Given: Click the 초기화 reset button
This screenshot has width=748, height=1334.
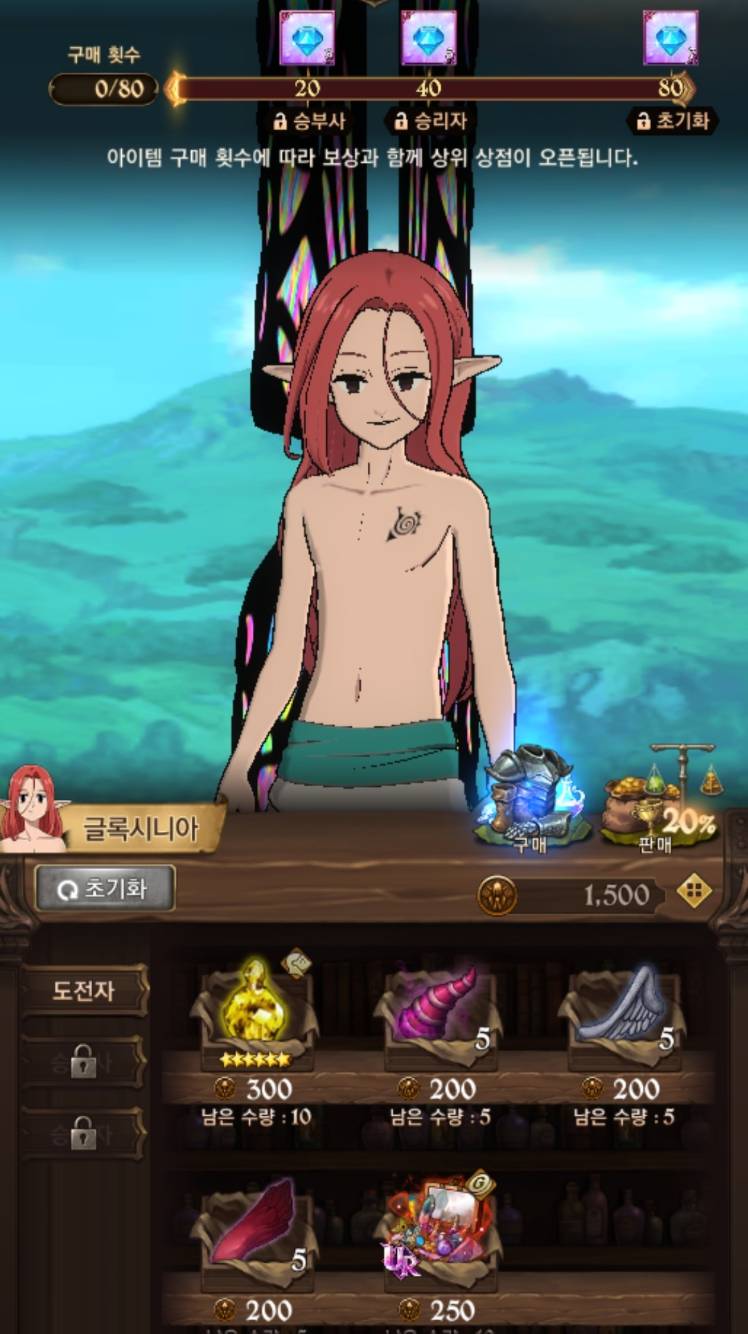Looking at the screenshot, I should pos(105,888).
